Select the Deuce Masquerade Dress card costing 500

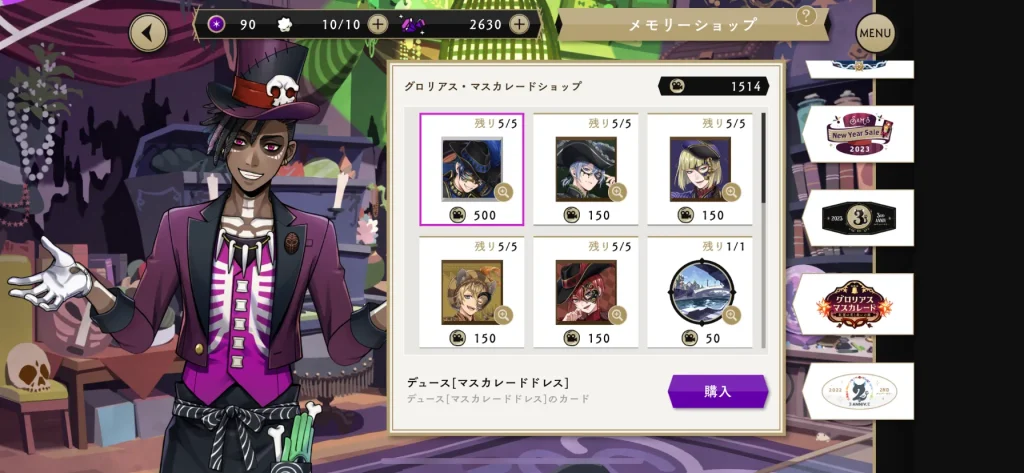[x=471, y=169]
